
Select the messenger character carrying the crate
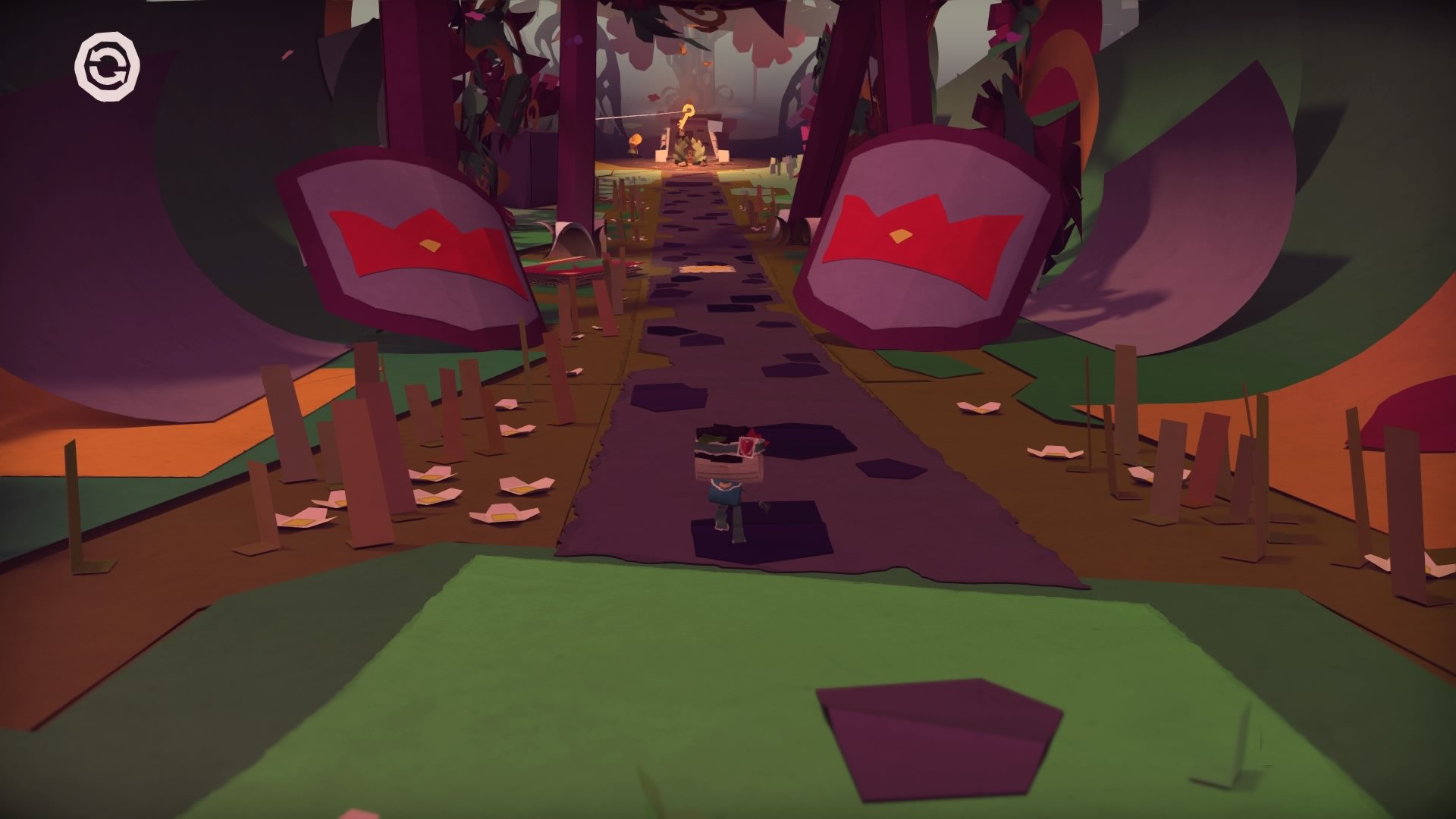[724, 493]
